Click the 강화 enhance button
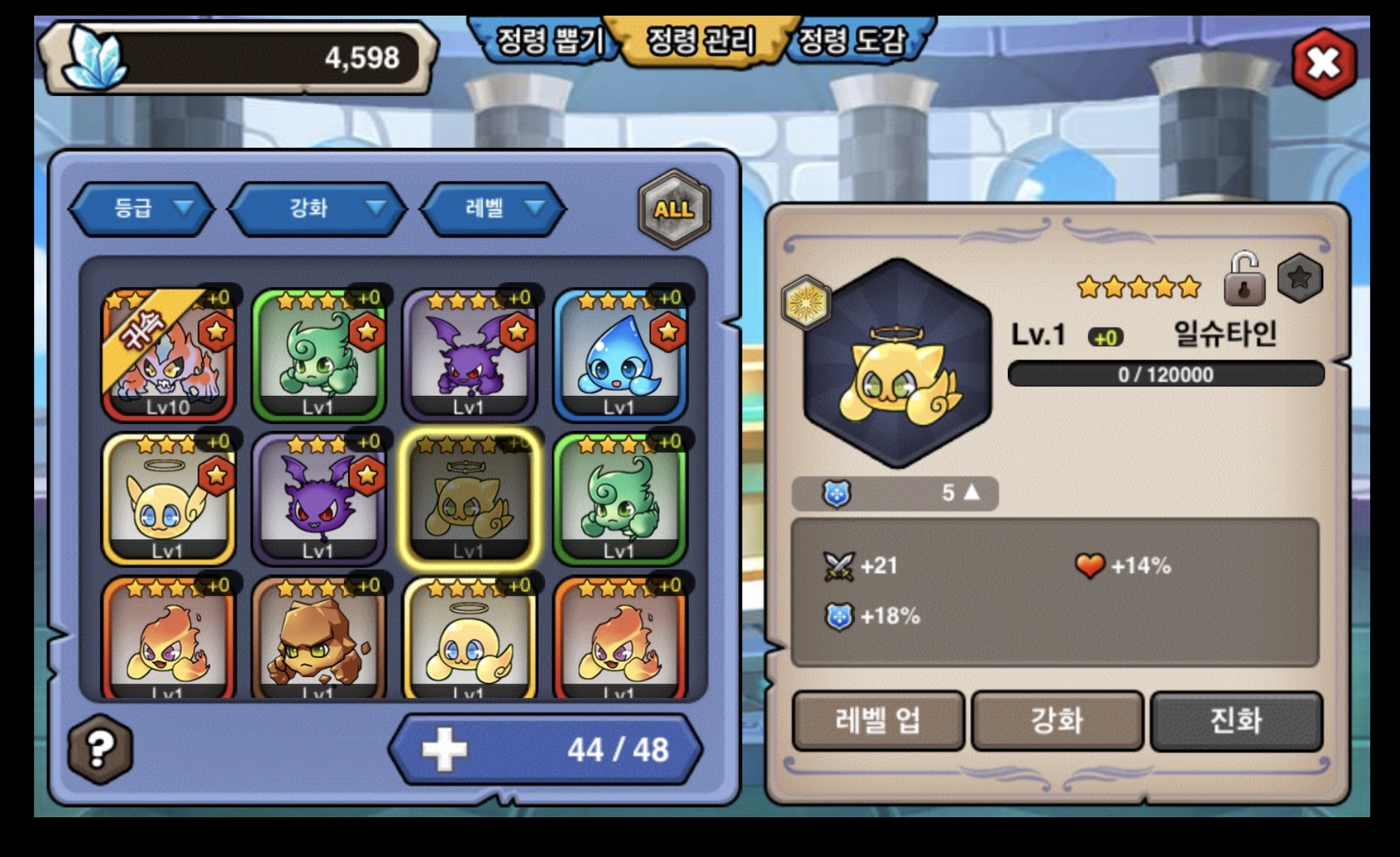This screenshot has width=1400, height=857. click(x=1057, y=721)
